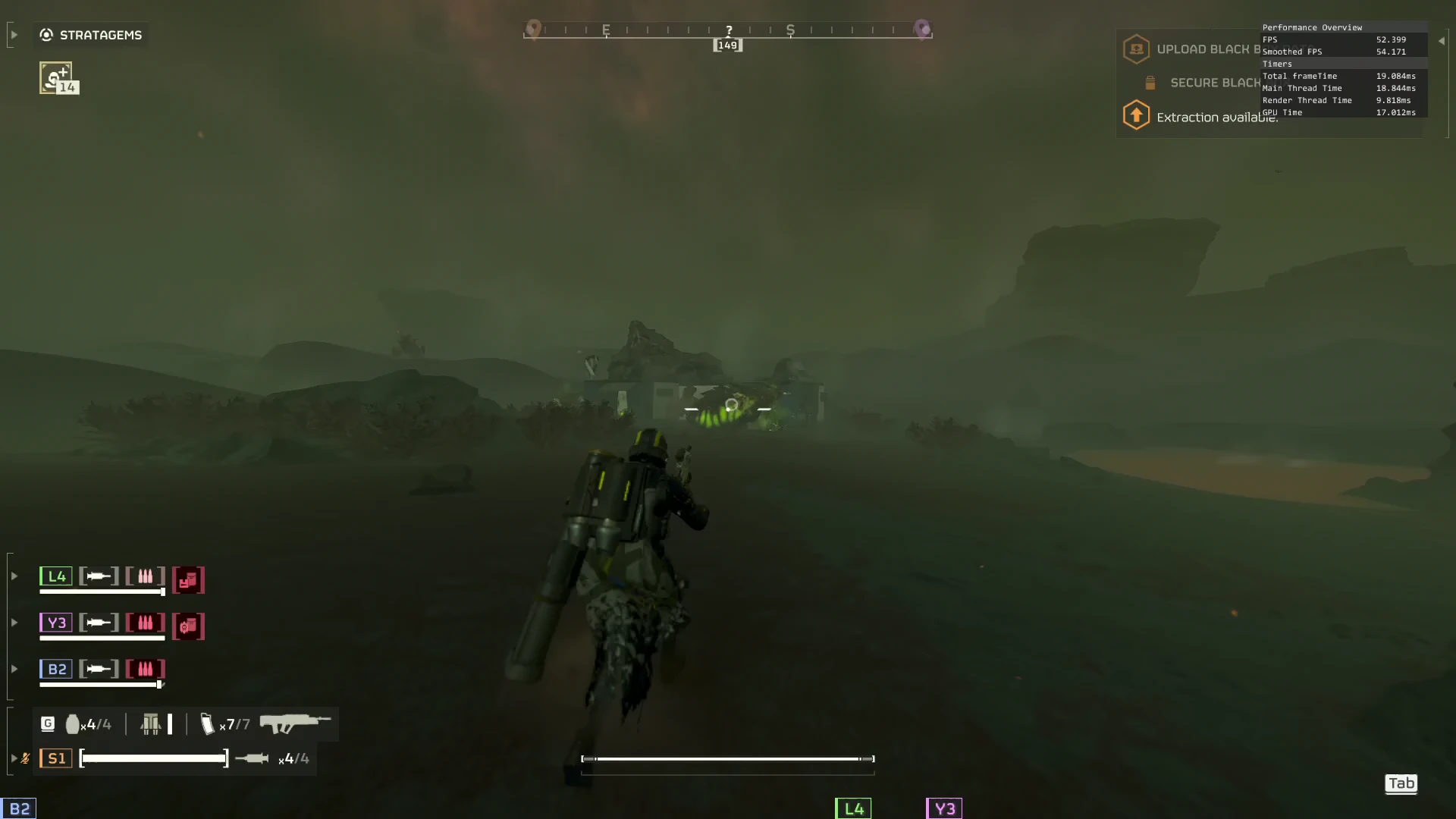This screenshot has height=819, width=1456.
Task: Click the backpack icon in the loadout bar
Action: click(x=151, y=724)
